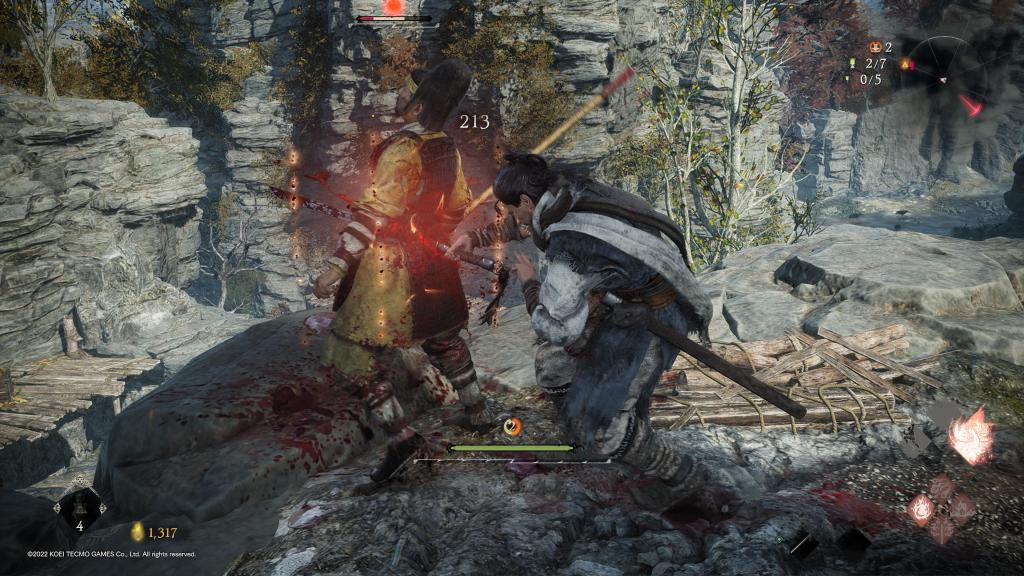Choose the equipped weapon slot icon
Image resolution: width=1024 pixels, height=576 pixels.
(801, 544)
